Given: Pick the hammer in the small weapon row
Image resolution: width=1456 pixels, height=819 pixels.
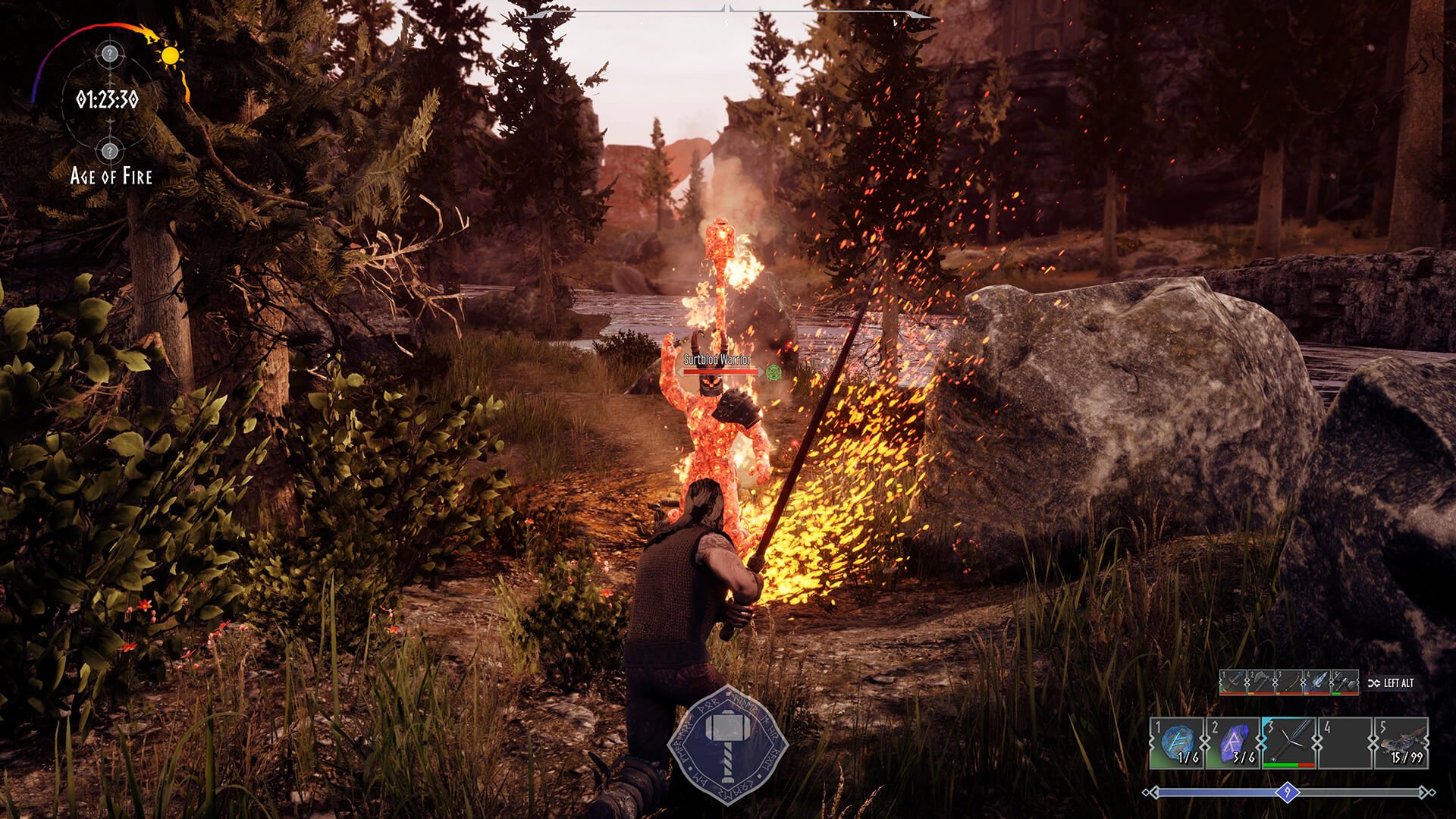Looking at the screenshot, I should [1345, 682].
